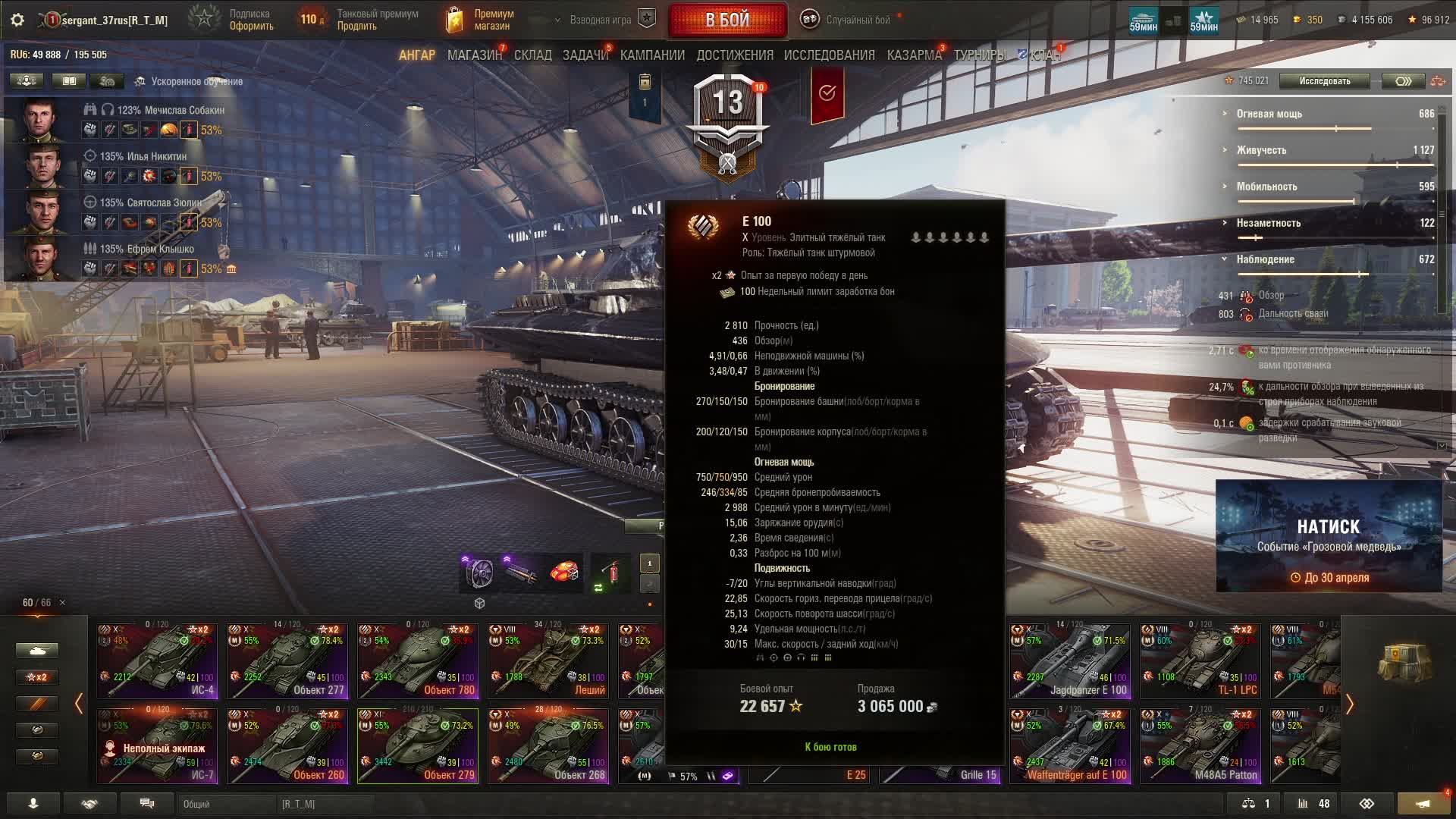Viewport: 1456px width, 819px height.
Task: Select the M48A5 Patton tank card
Action: pyautogui.click(x=1200, y=745)
